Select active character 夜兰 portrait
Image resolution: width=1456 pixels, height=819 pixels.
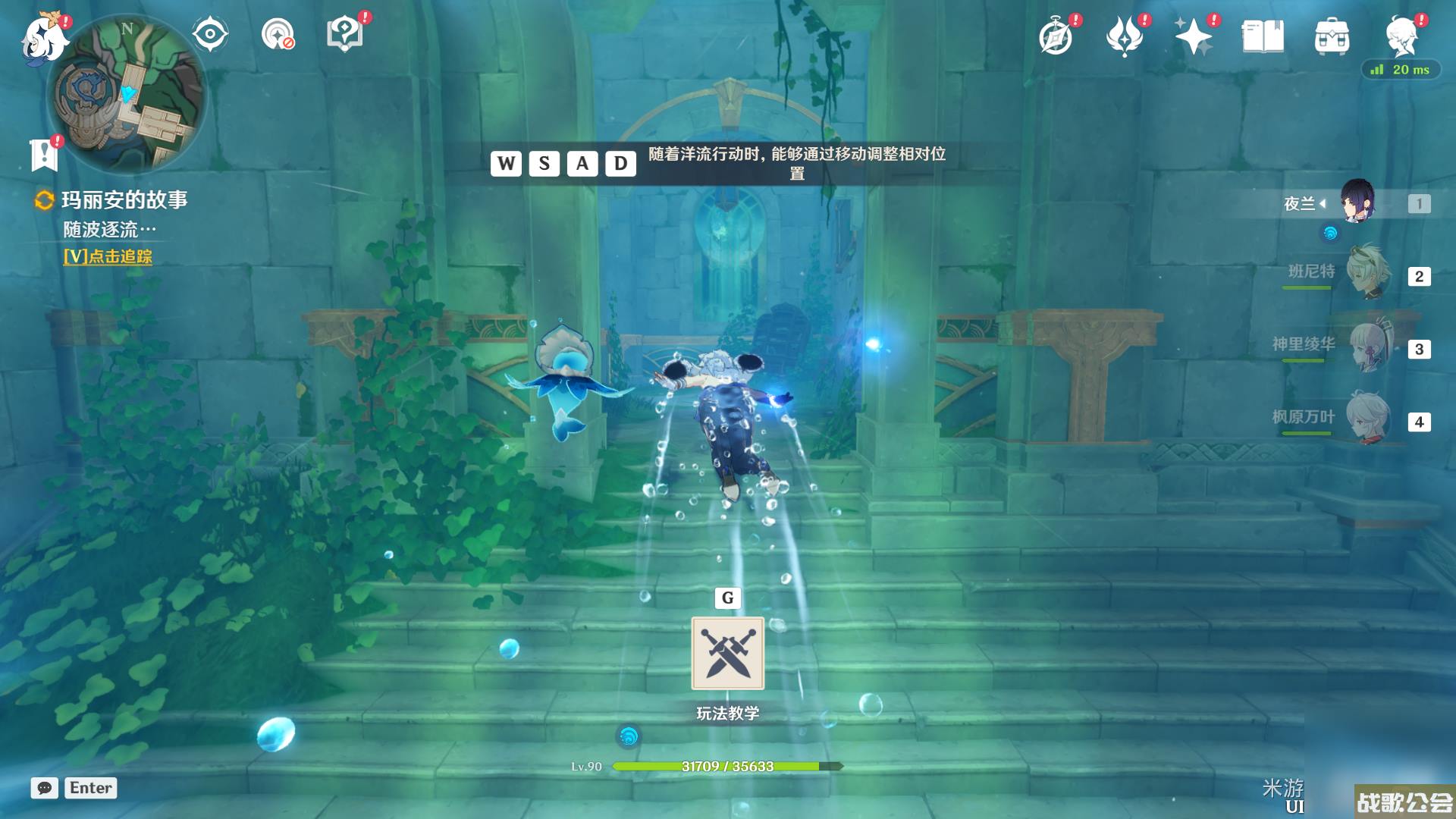pyautogui.click(x=1357, y=202)
